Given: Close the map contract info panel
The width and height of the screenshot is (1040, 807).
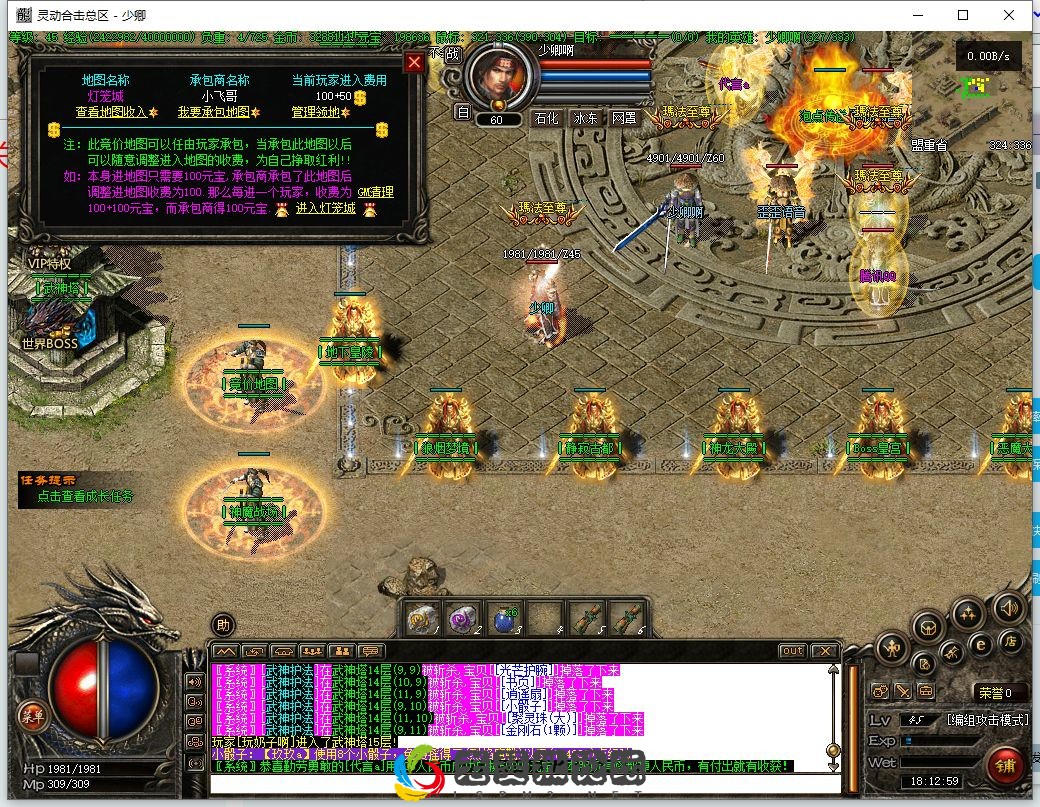Looking at the screenshot, I should (x=413, y=62).
